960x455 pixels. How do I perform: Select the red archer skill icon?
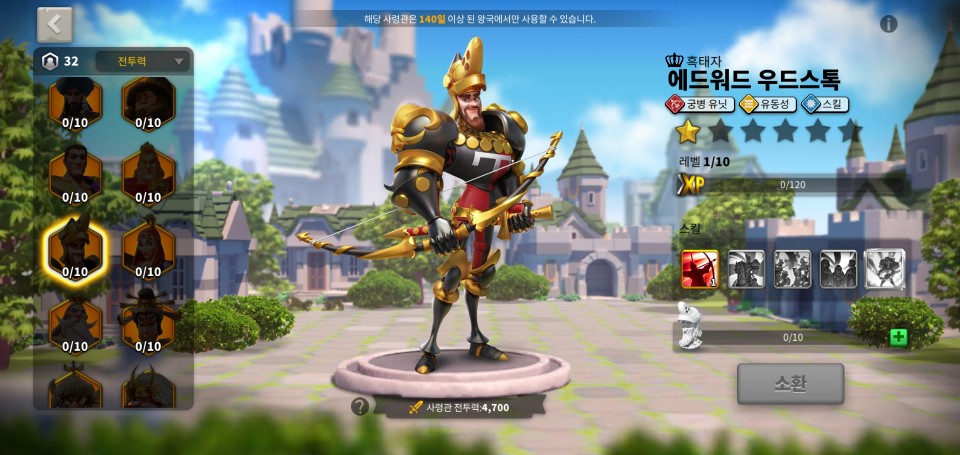coord(700,268)
